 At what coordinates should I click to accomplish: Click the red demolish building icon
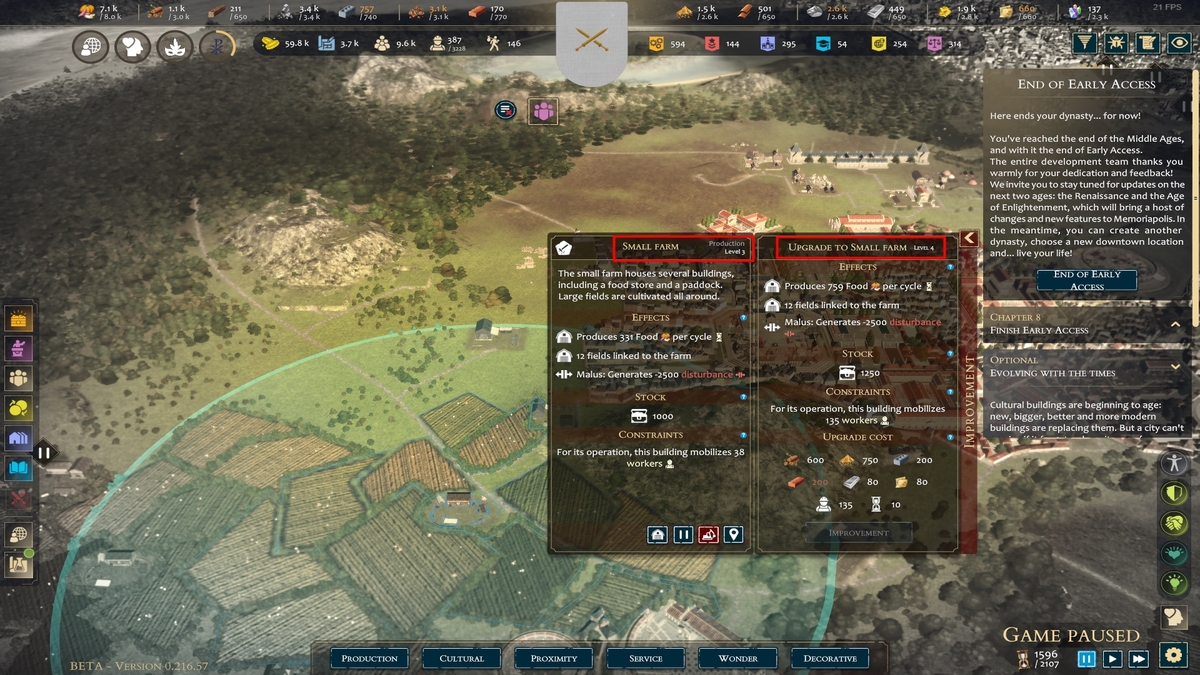point(708,534)
